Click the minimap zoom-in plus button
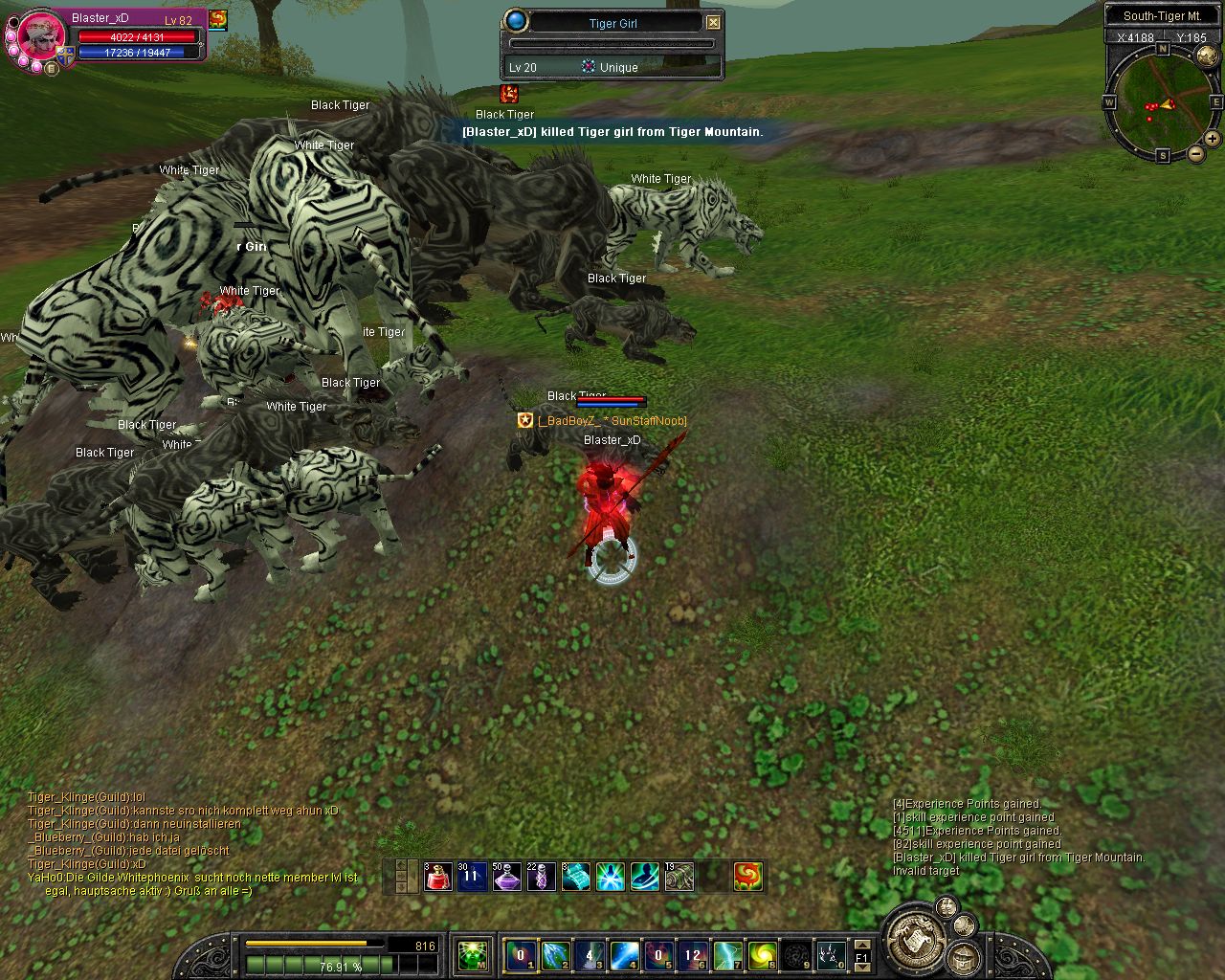This screenshot has width=1225, height=980. click(x=1212, y=139)
